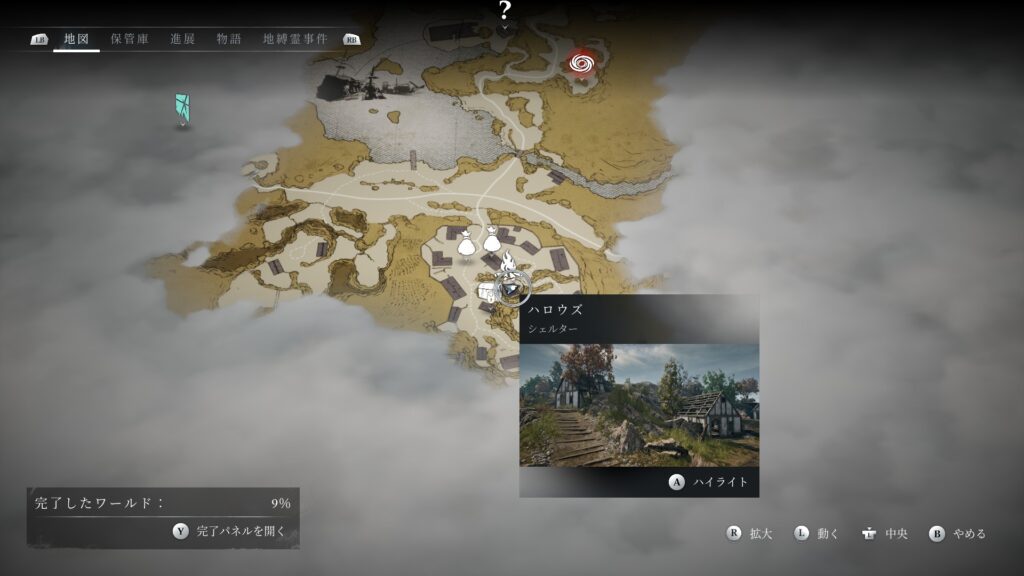Click the question mark marker at top
Image resolution: width=1024 pixels, height=576 pixels.
click(x=505, y=11)
